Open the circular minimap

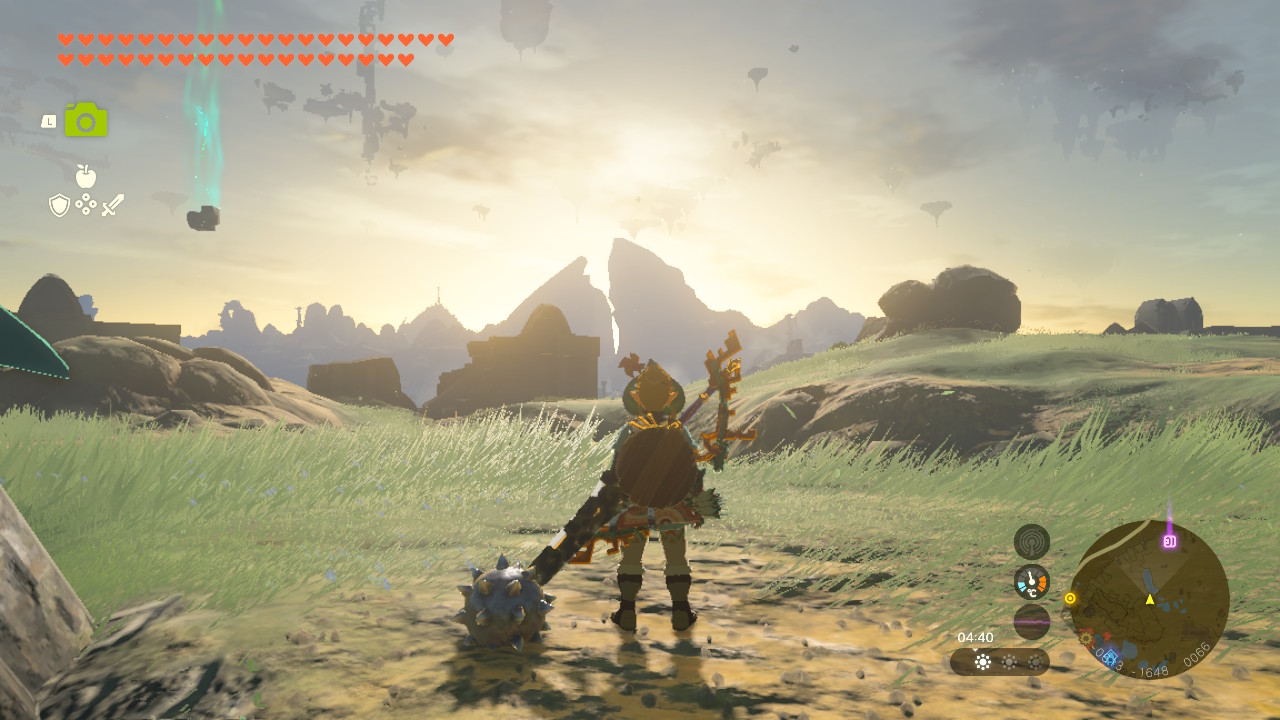click(x=1149, y=600)
